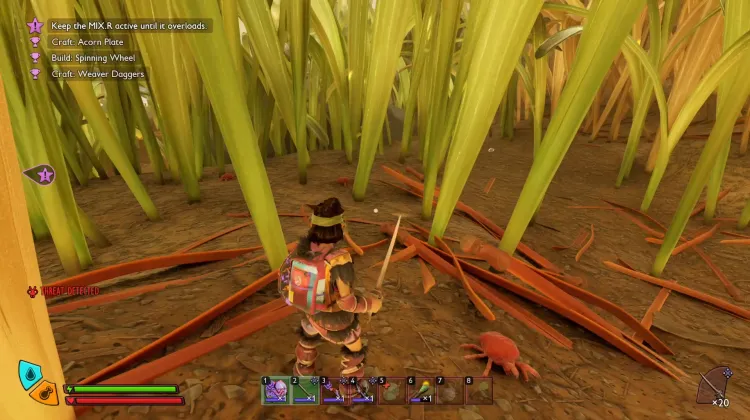This screenshot has height=420, width=750.
Task: Click the arrow ammo bow icon
Action: (x=714, y=383)
